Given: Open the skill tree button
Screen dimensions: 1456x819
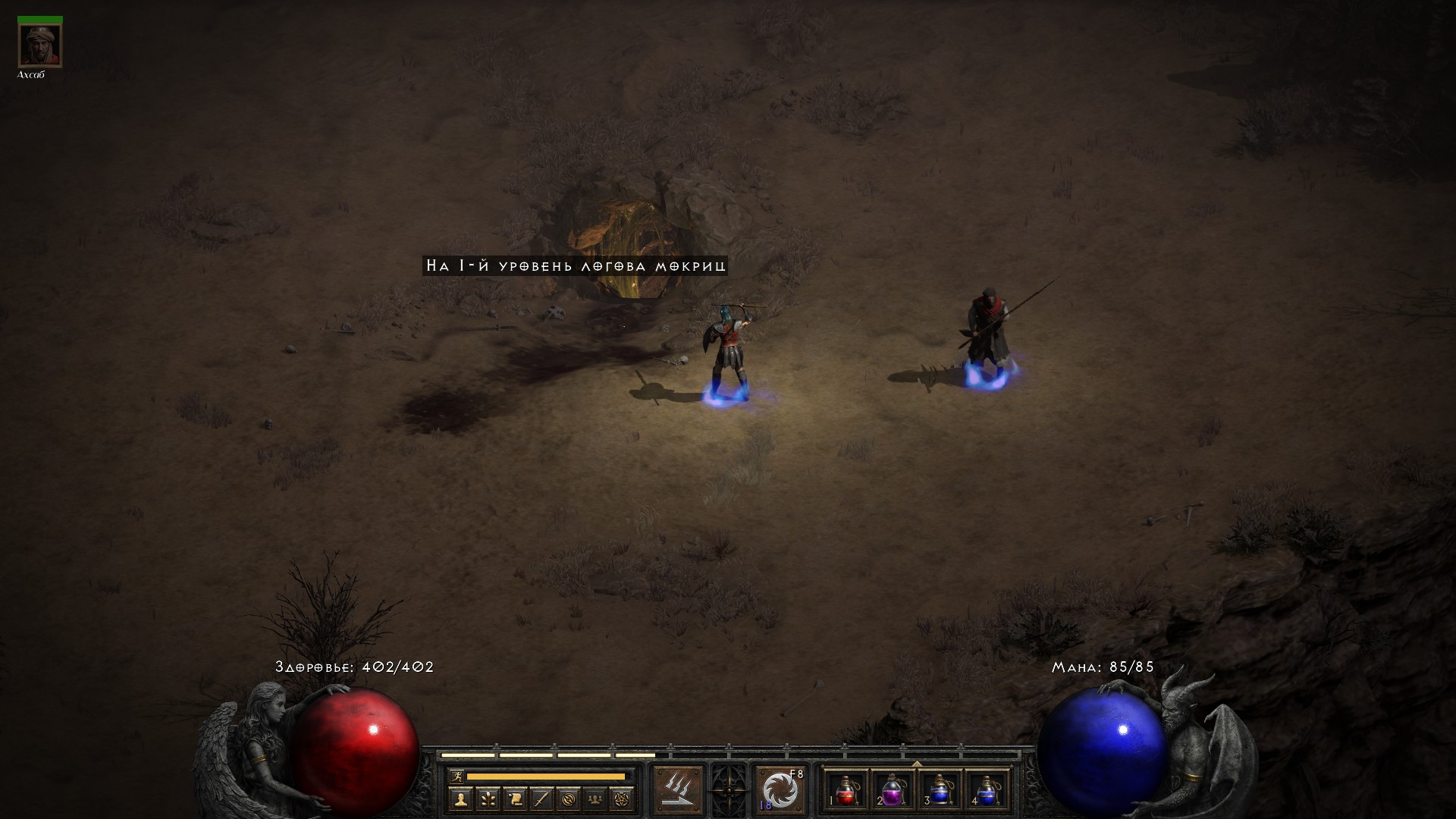Looking at the screenshot, I should (488, 799).
